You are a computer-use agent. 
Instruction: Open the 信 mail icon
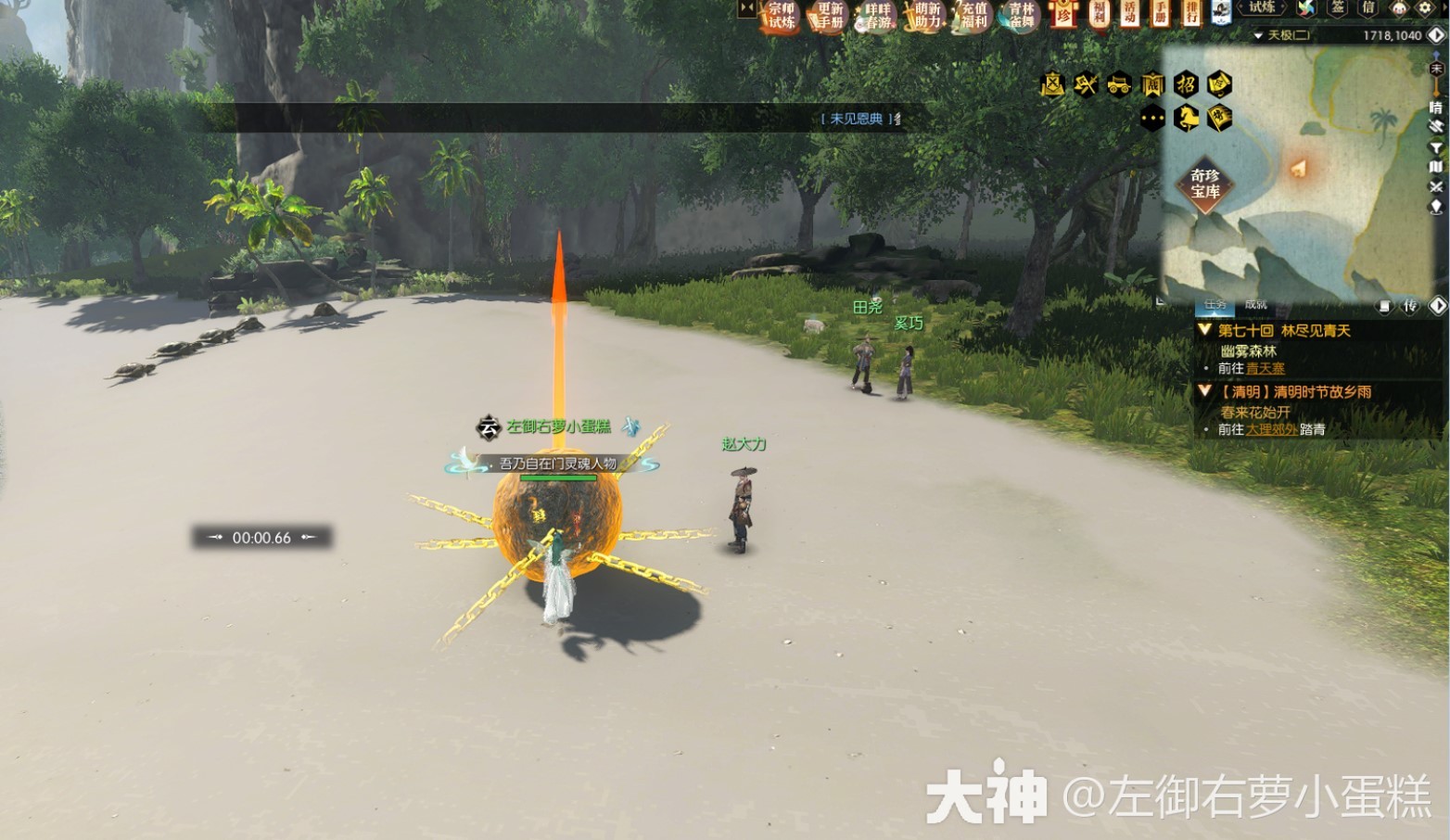(1369, 9)
